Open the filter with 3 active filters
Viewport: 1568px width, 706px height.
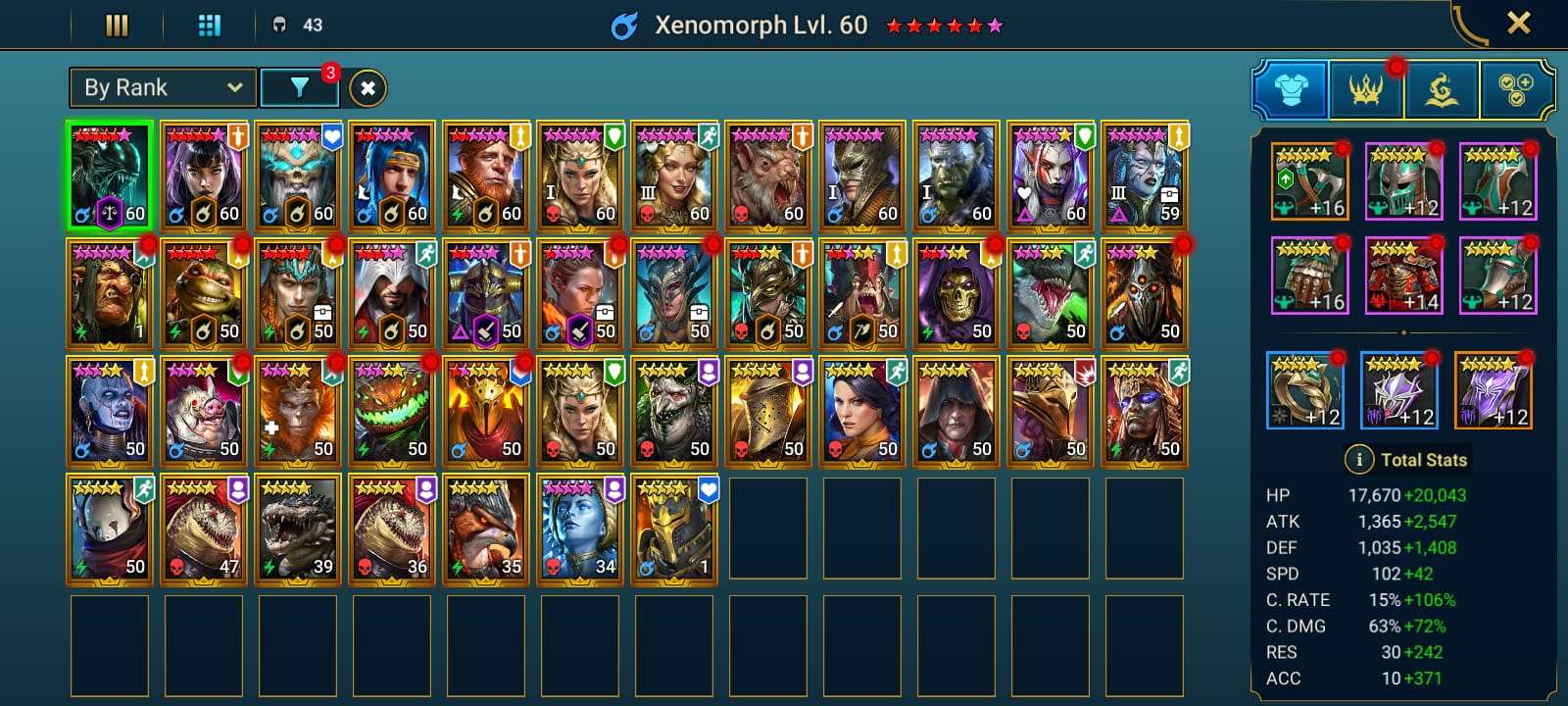point(300,87)
